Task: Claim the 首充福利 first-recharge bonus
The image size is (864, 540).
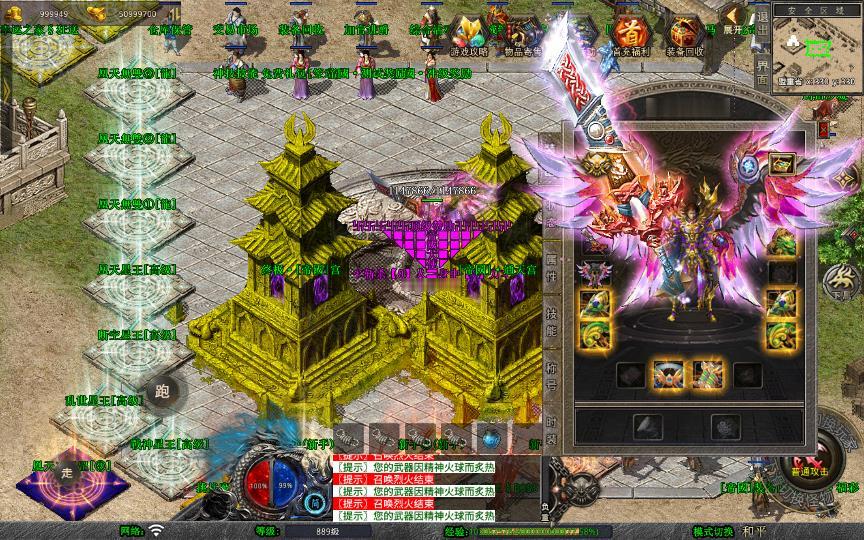Action: pyautogui.click(x=629, y=36)
